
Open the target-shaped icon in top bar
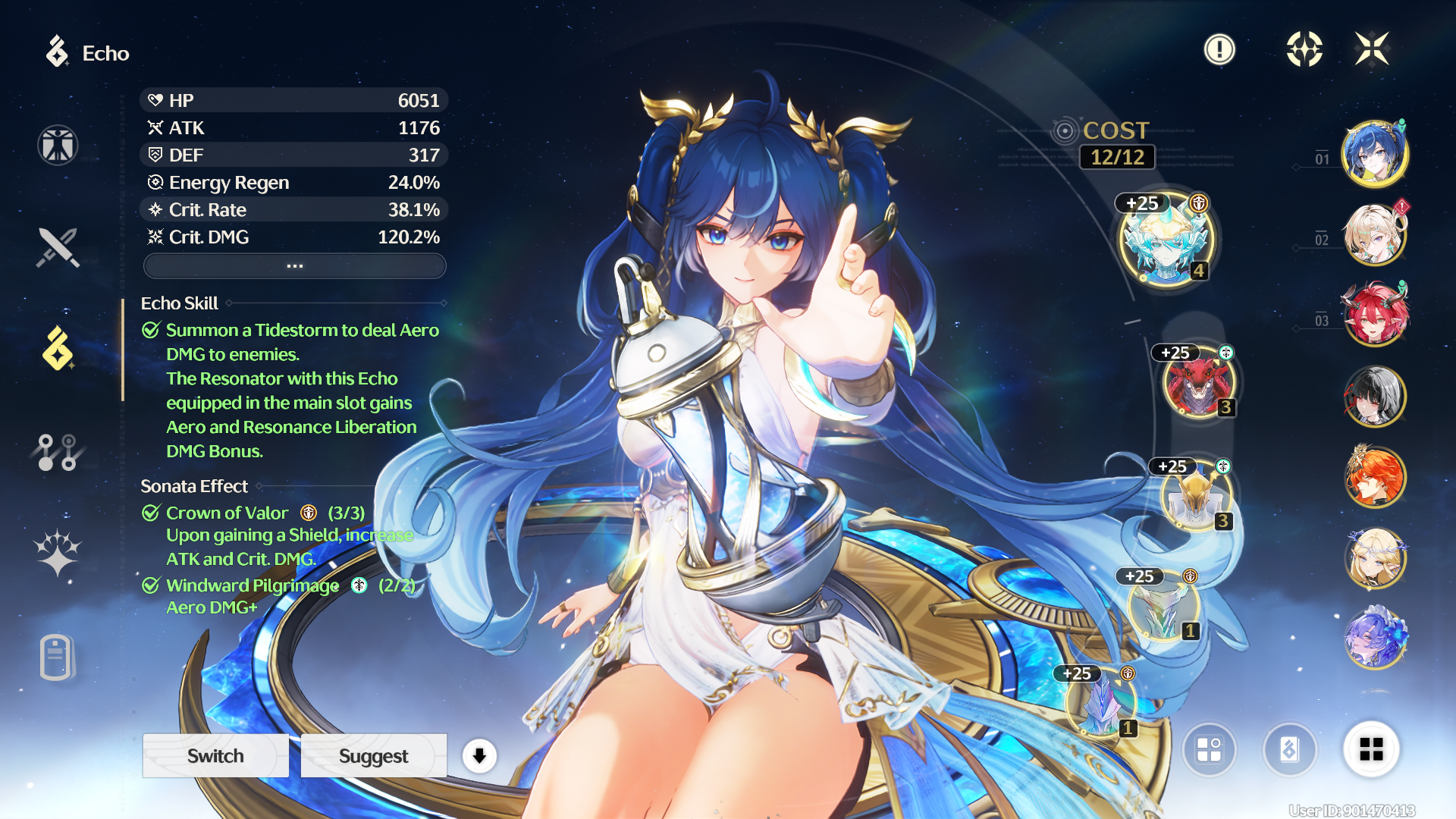click(1304, 49)
